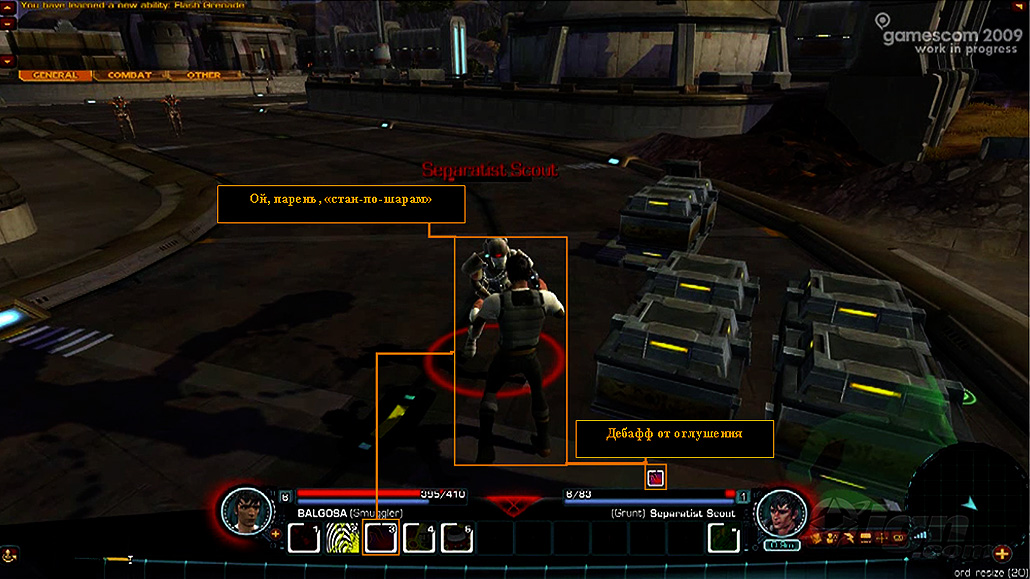Activate the lone ability slot near target portrait
Screen dimensions: 1030x579
click(x=723, y=539)
